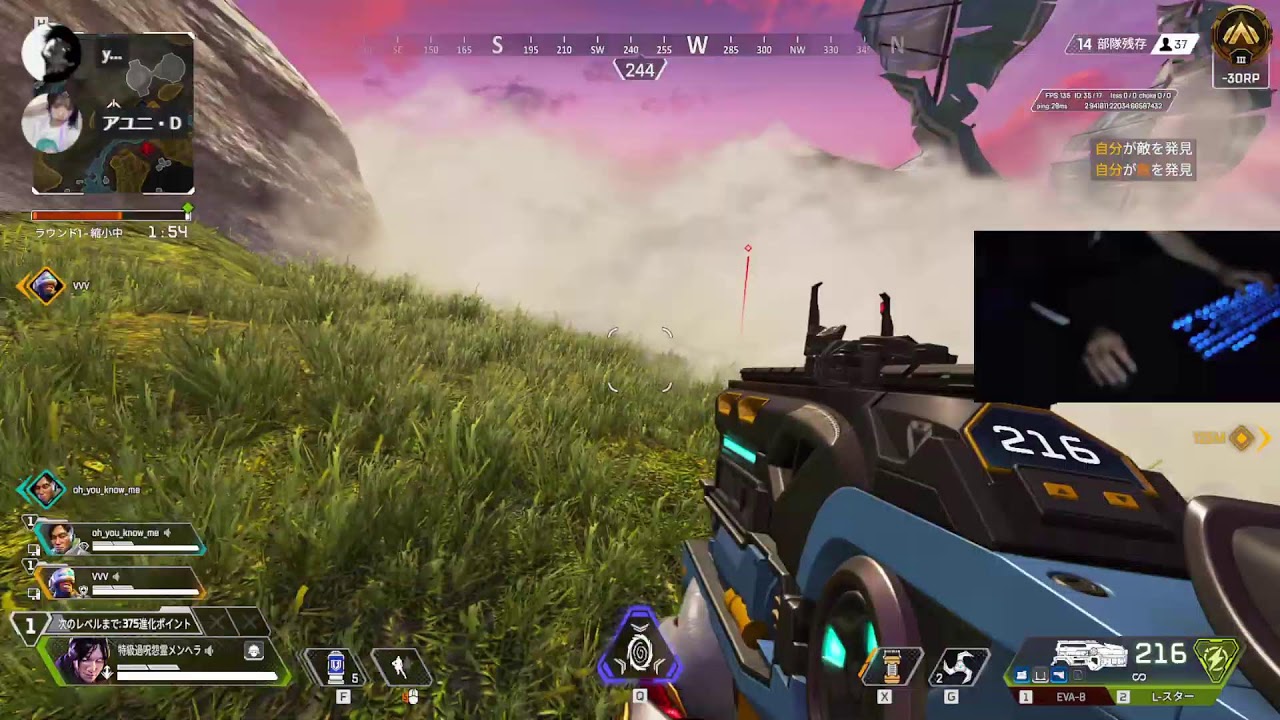Click the ranked badge showing -30RP
This screenshot has height=720, width=1280.
[1241, 47]
